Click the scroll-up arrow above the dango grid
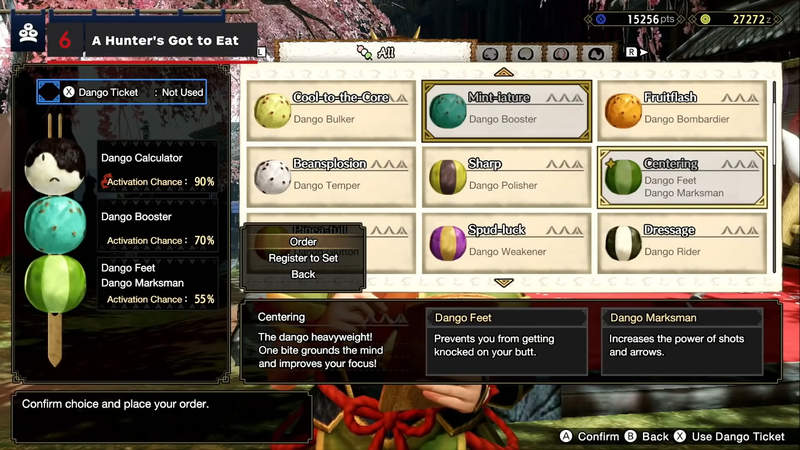The height and width of the screenshot is (450, 800). [x=503, y=72]
